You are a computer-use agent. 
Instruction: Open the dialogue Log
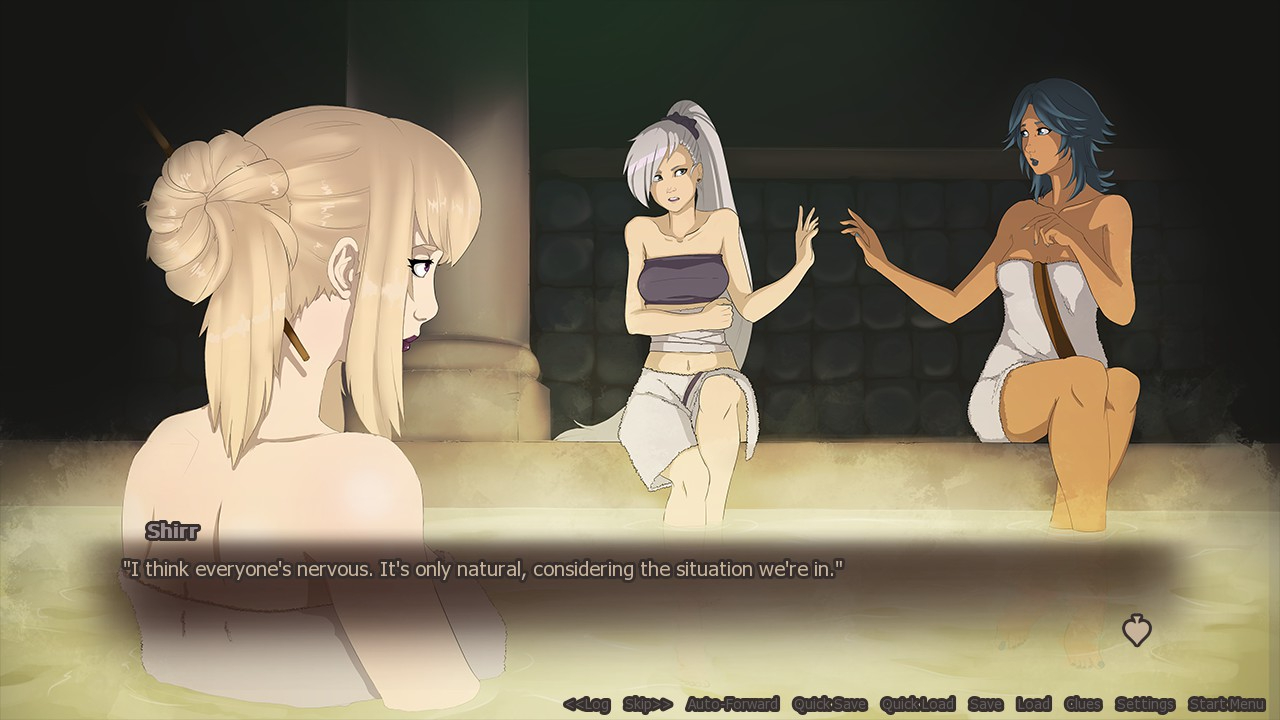[x=586, y=704]
